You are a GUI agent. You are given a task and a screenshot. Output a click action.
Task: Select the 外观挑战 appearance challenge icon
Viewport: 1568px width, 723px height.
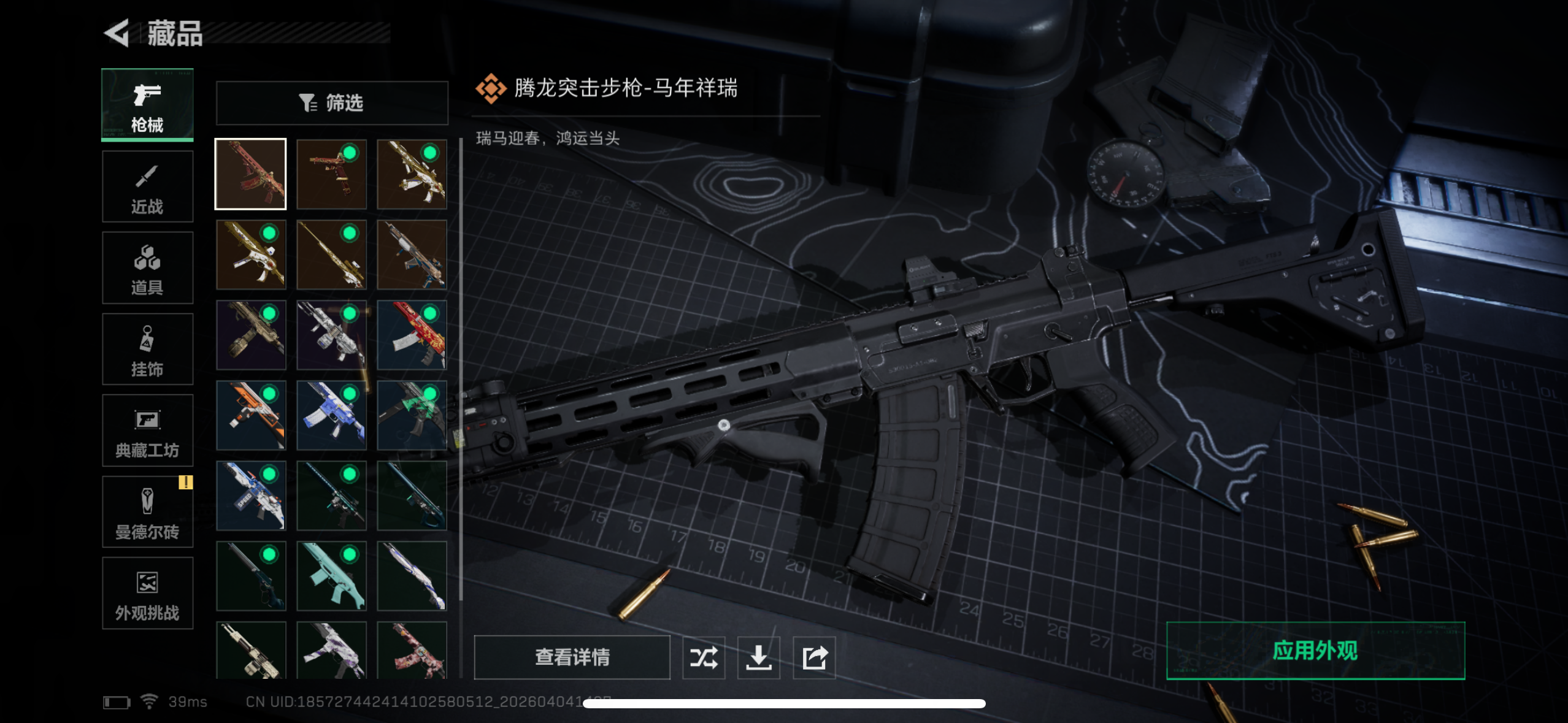[147, 592]
